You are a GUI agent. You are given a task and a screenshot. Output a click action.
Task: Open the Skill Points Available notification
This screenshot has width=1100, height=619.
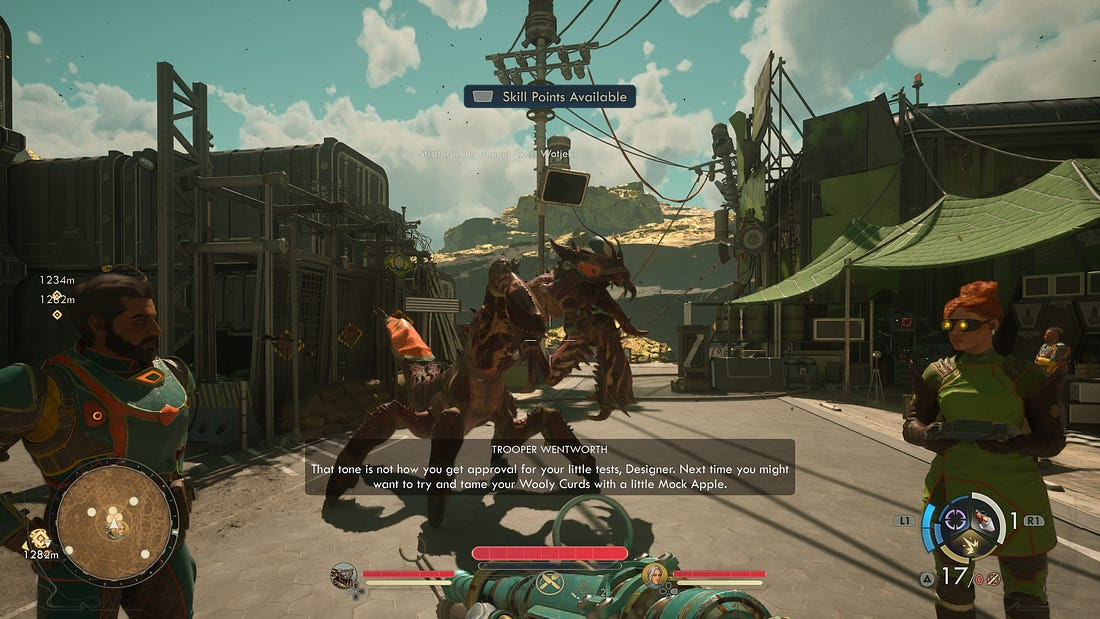550,96
